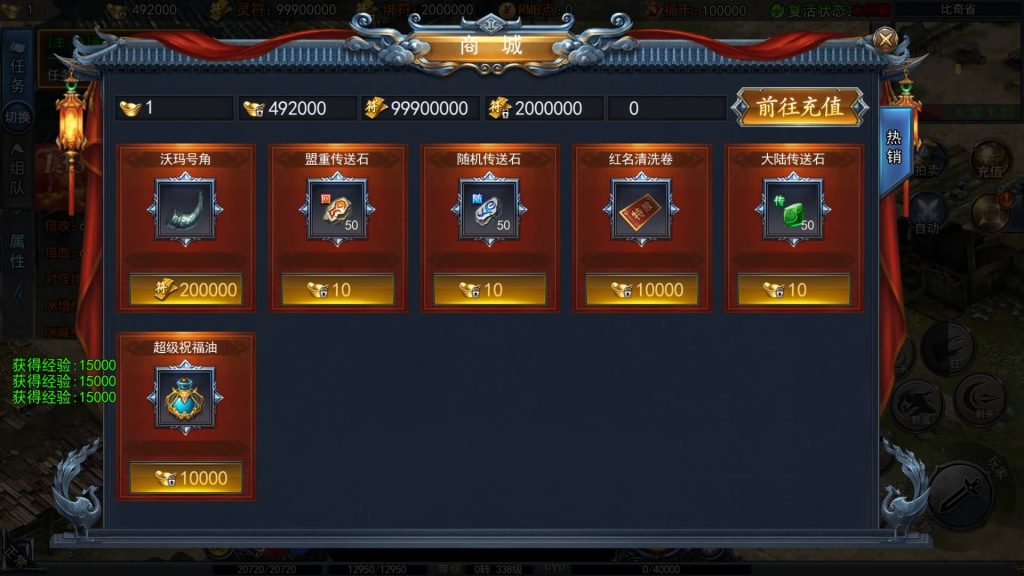Select the 超级祝福油 bottle icon
This screenshot has height=576, width=1024.
tap(185, 397)
